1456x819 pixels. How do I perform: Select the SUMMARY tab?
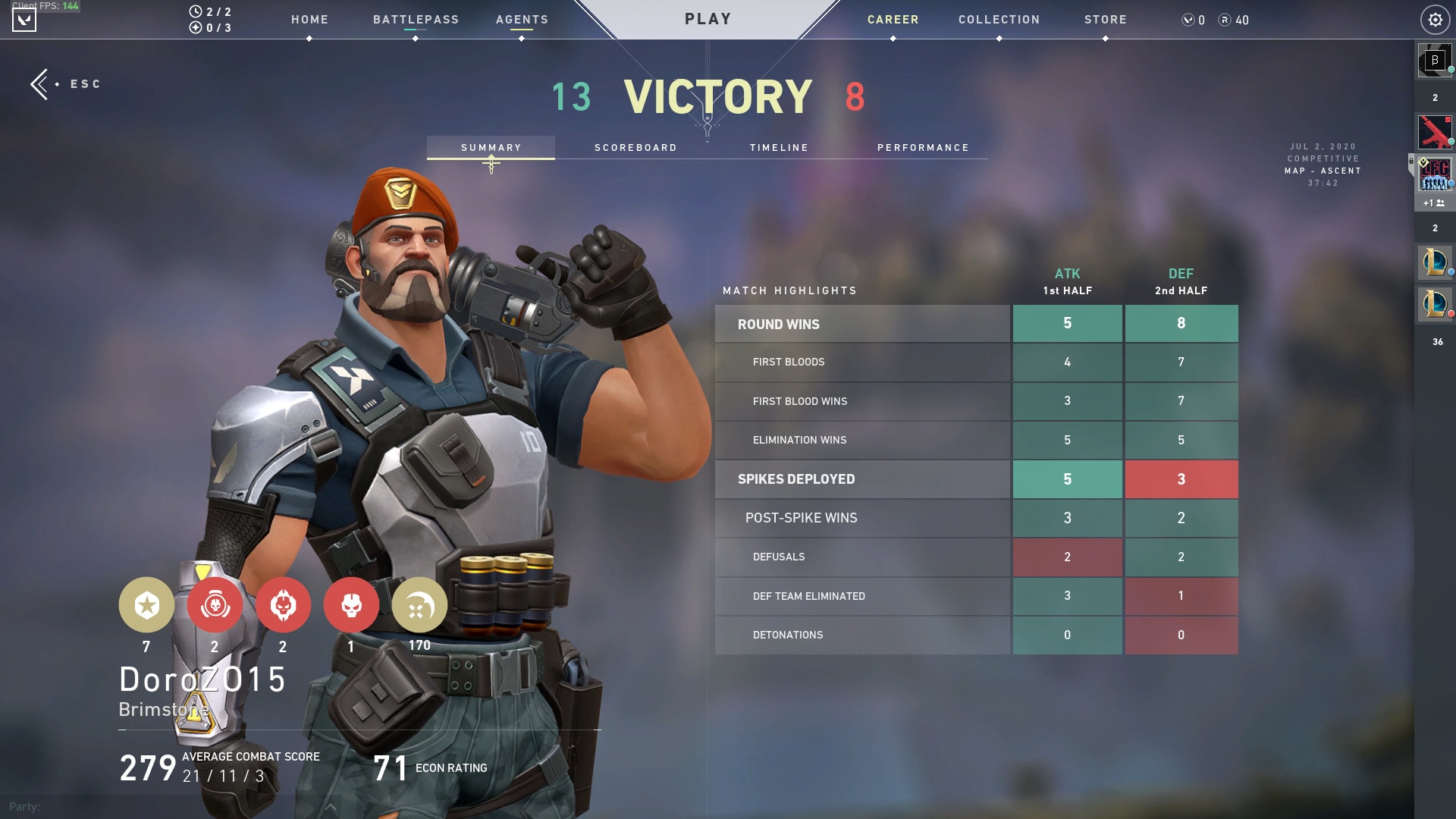(x=491, y=148)
